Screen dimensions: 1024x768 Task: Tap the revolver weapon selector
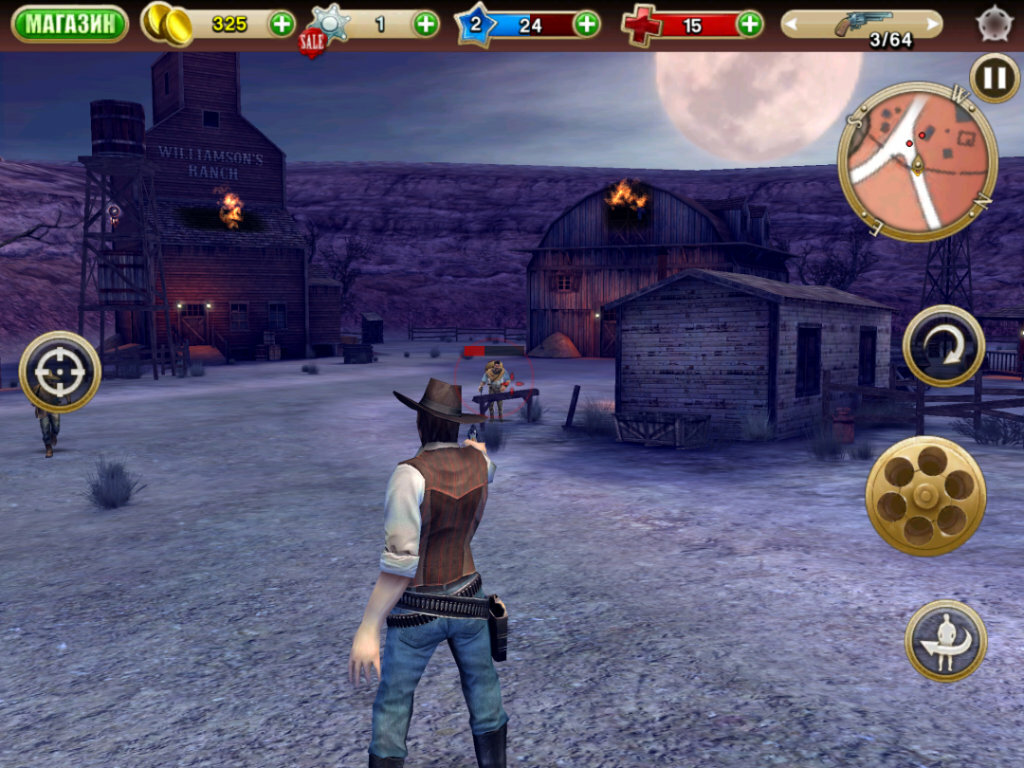click(862, 24)
